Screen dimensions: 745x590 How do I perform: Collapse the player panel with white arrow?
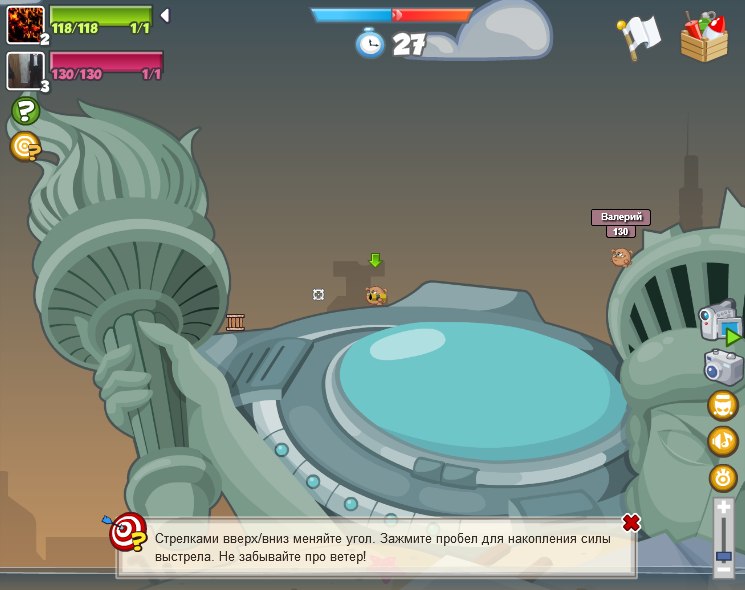(x=165, y=15)
